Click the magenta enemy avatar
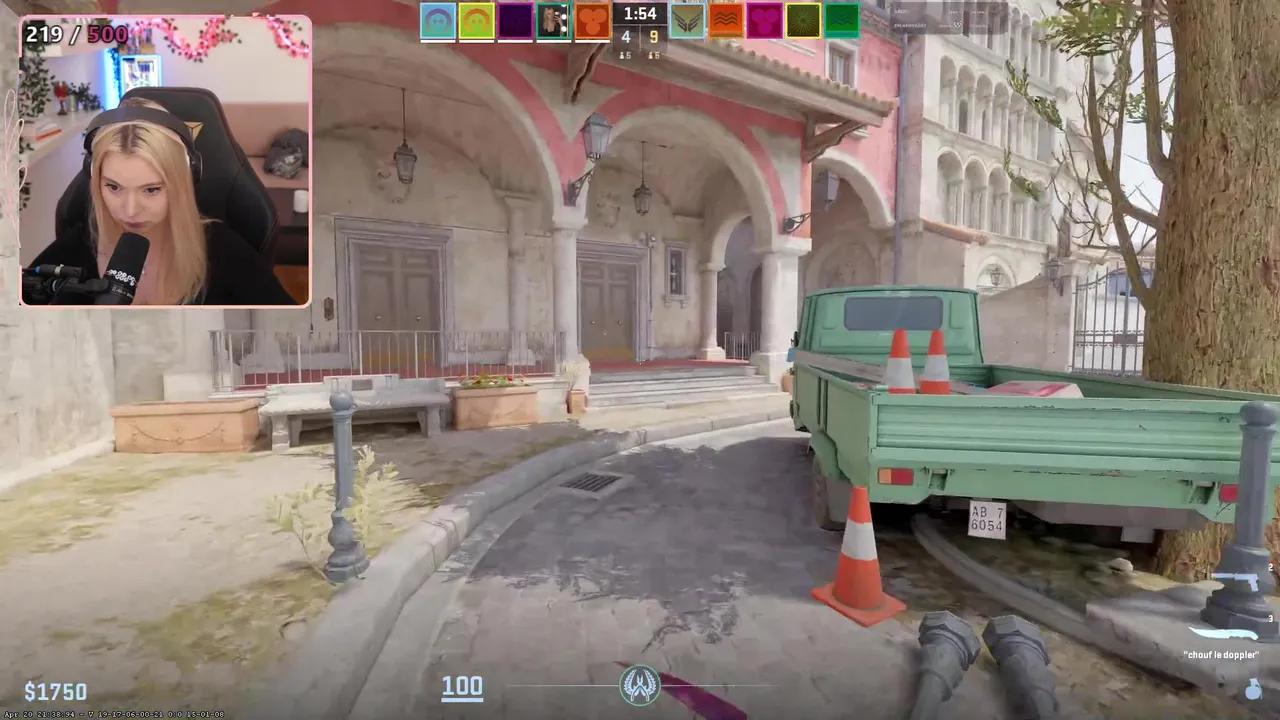Image resolution: width=1280 pixels, height=720 pixels. 763,21
